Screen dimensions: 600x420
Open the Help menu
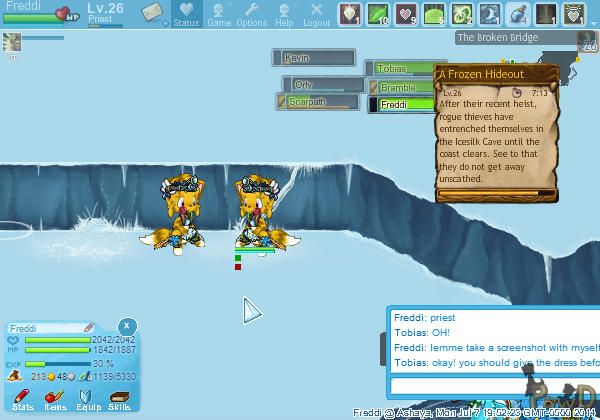click(284, 15)
